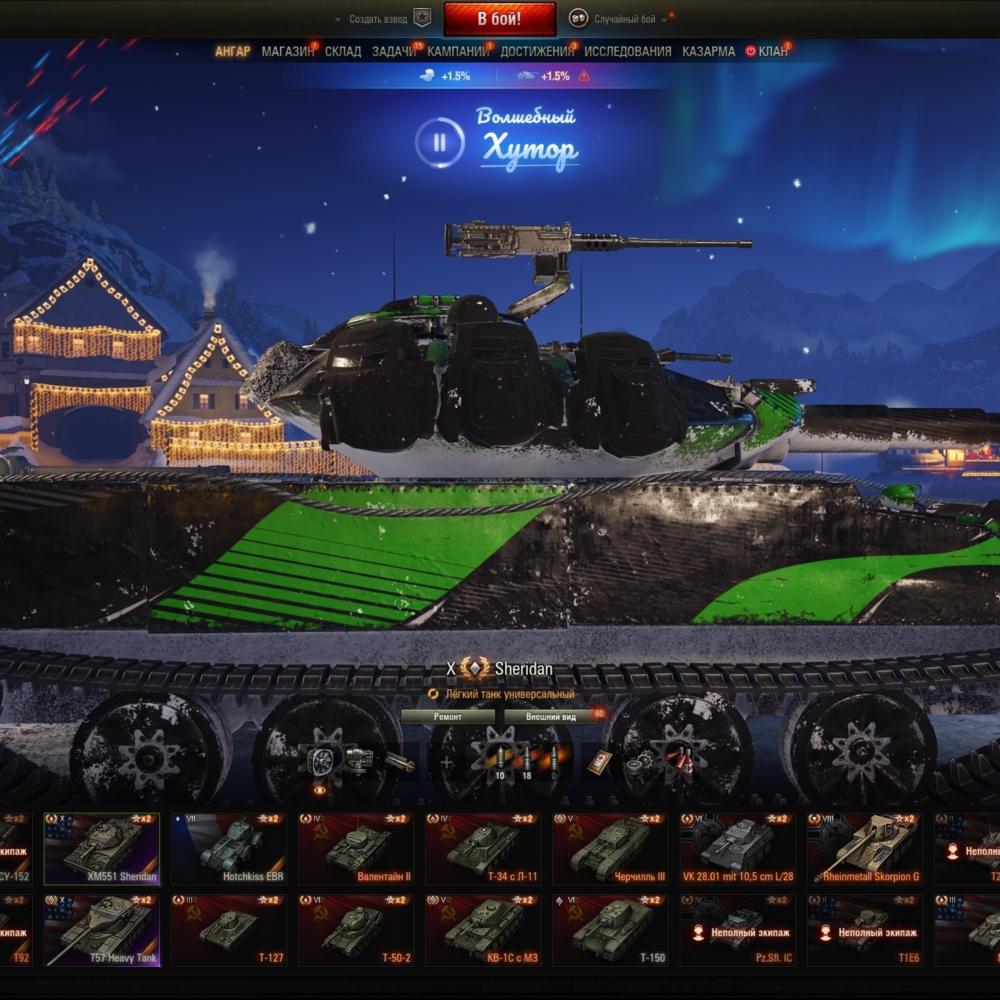Screen dimensions: 1000x1000
Task: Show the «Достижения» achievements tab
Action: coord(537,51)
